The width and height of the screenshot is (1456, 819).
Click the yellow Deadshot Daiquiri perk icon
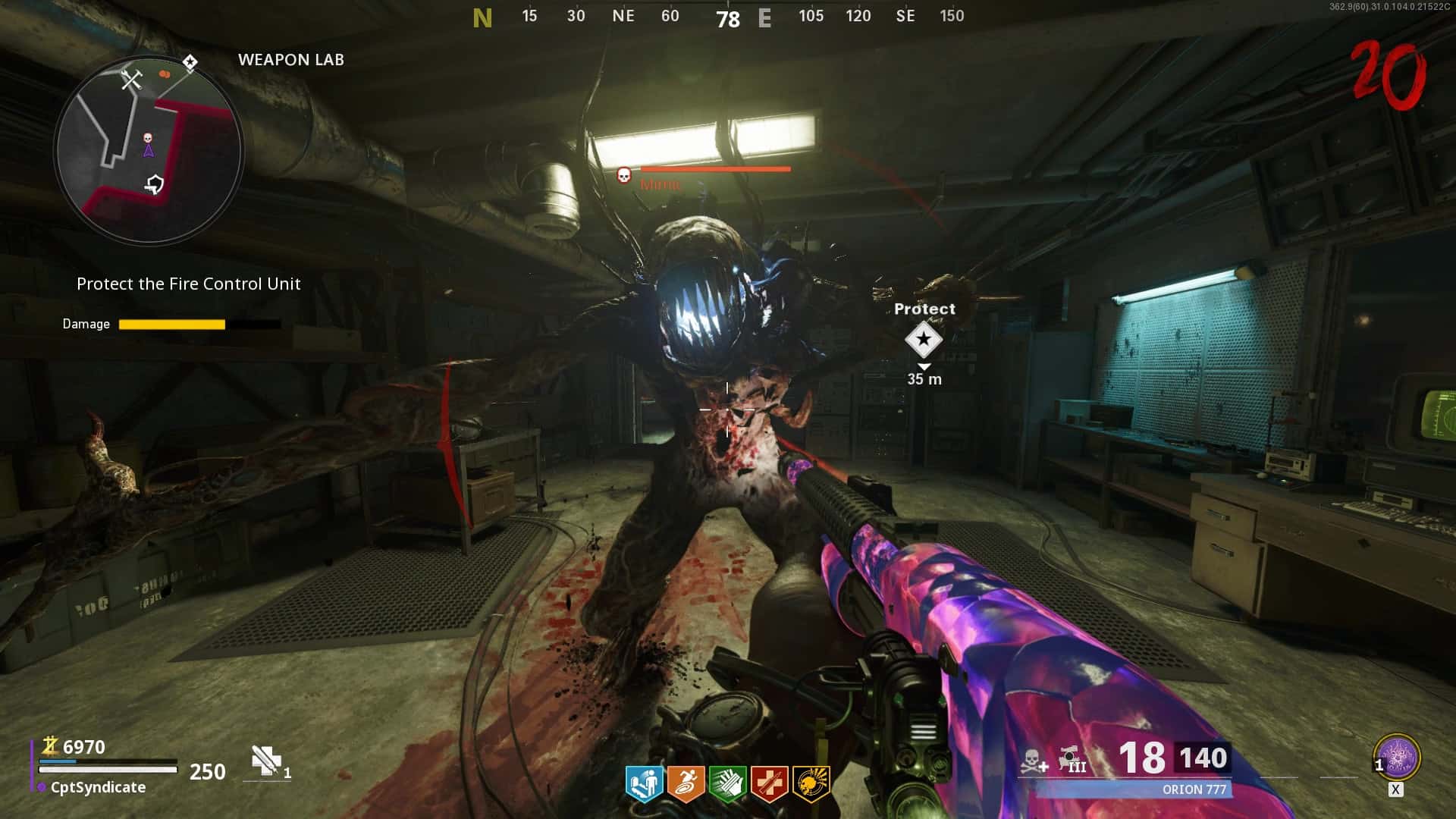811,783
